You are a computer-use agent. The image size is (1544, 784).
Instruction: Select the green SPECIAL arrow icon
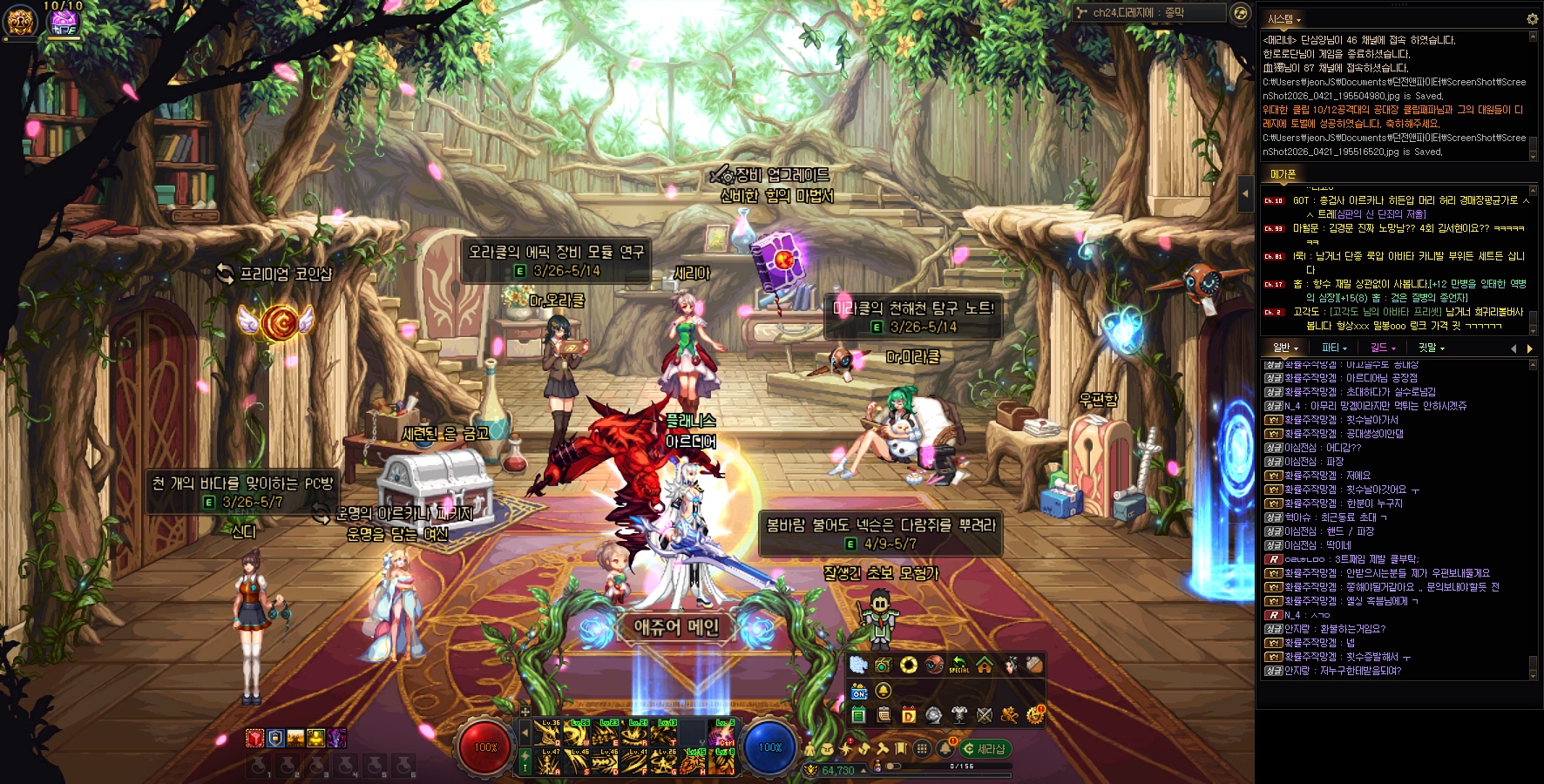point(958,666)
